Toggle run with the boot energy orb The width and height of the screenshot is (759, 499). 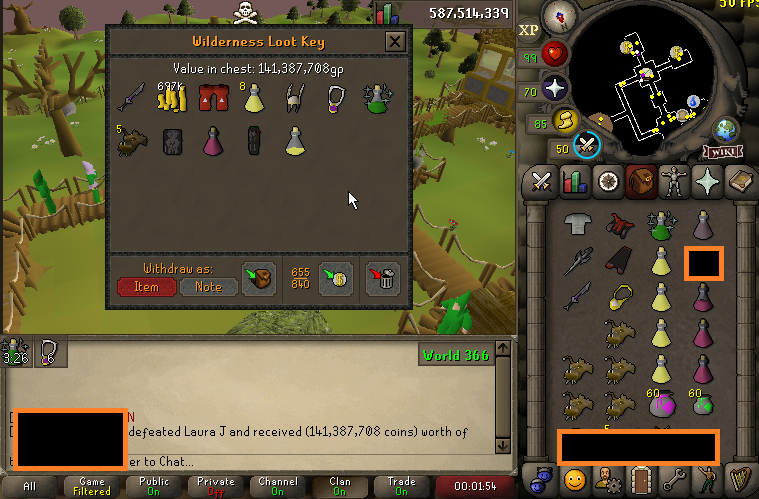565,122
